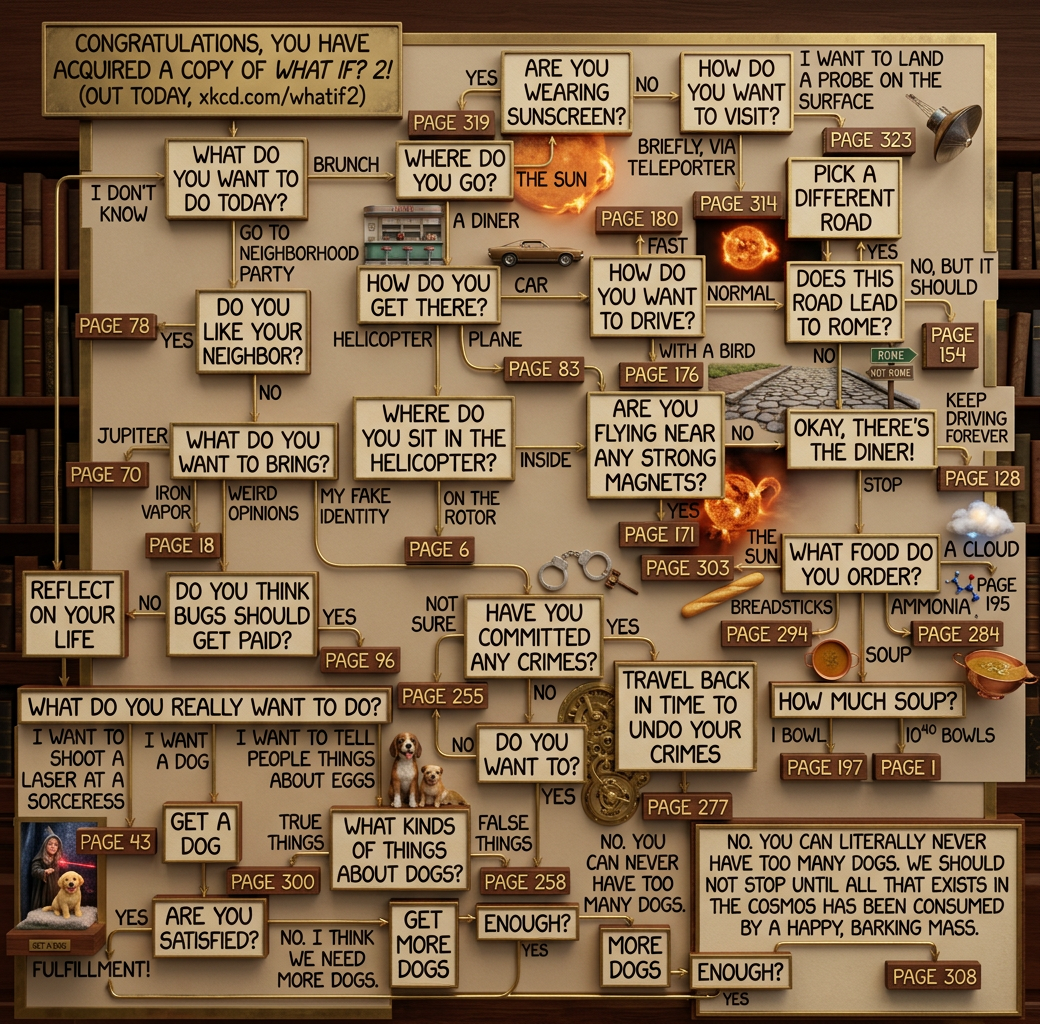Open the Page 319 plaque
The height and width of the screenshot is (1024, 1040).
[x=451, y=123]
